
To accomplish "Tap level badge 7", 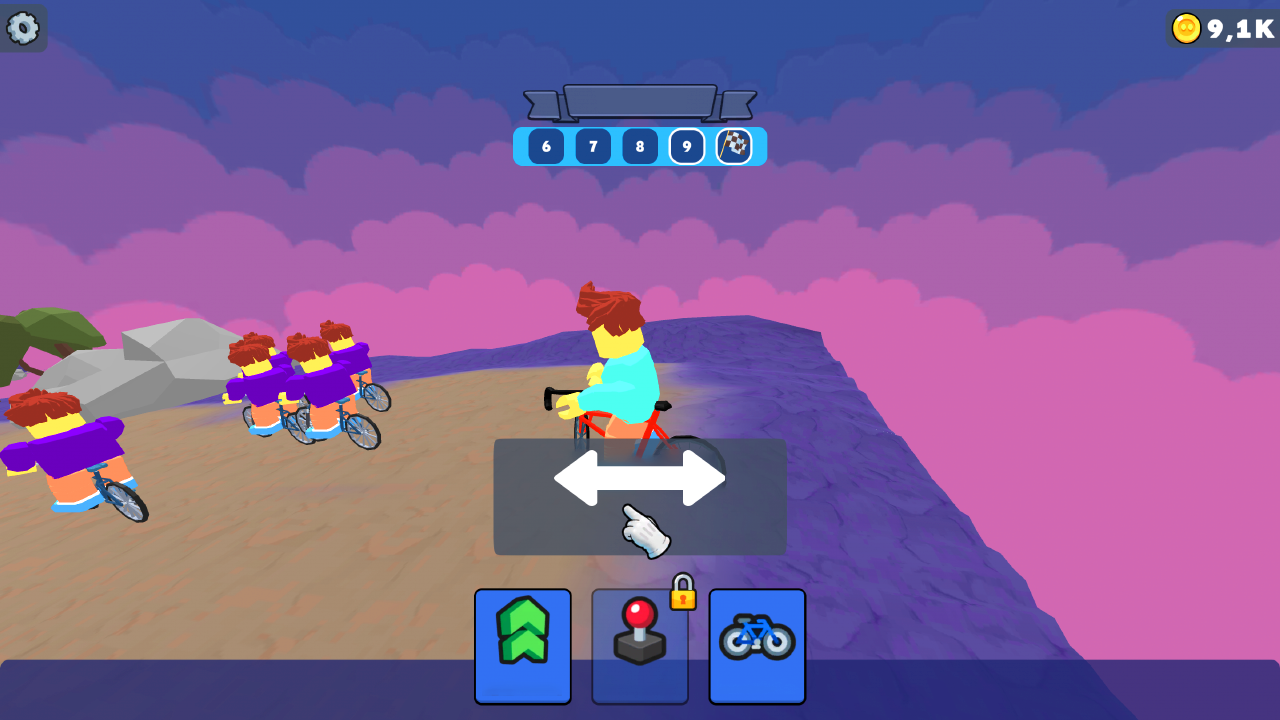I will pyautogui.click(x=592, y=146).
